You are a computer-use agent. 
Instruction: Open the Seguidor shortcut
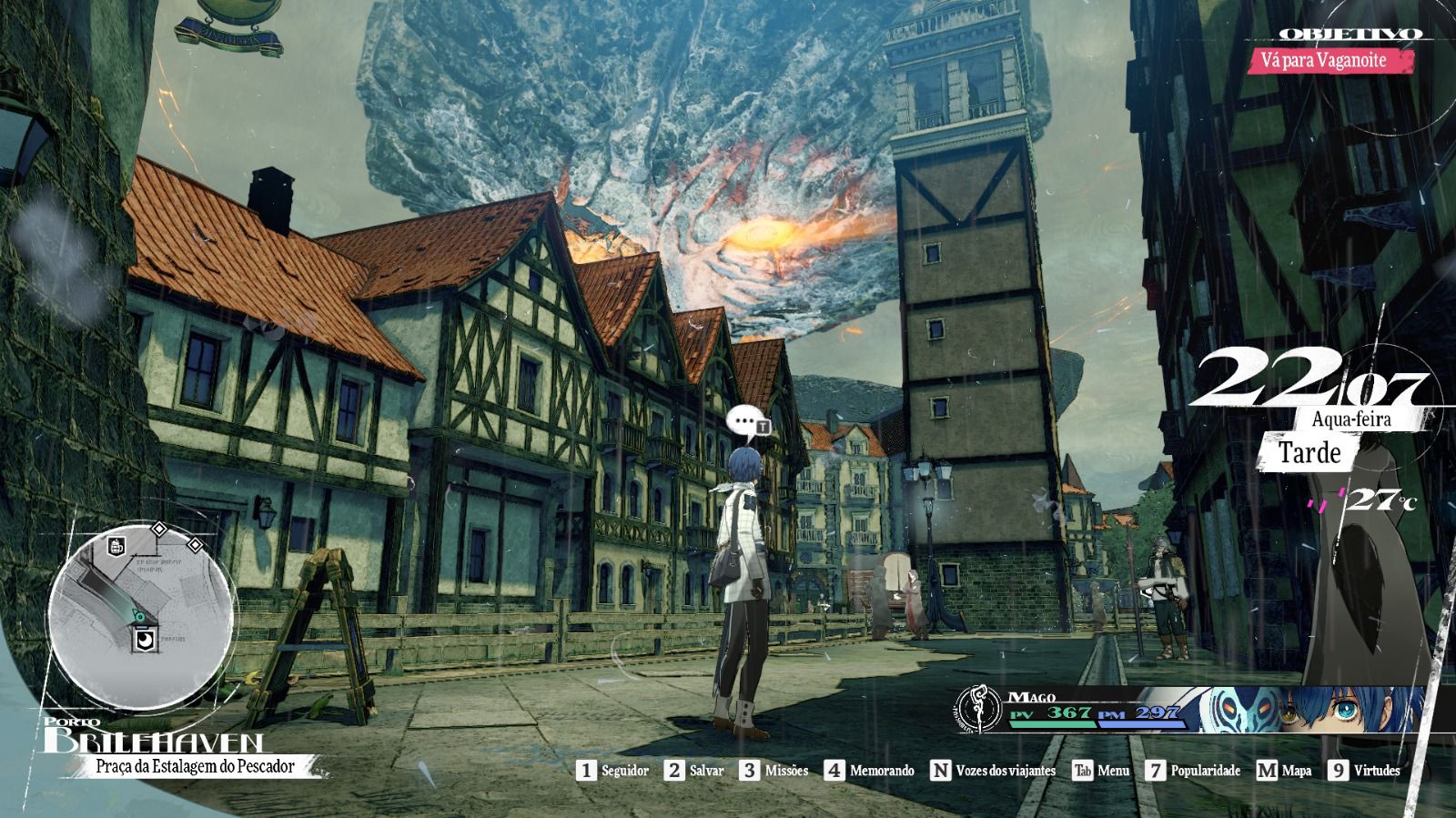tap(613, 771)
